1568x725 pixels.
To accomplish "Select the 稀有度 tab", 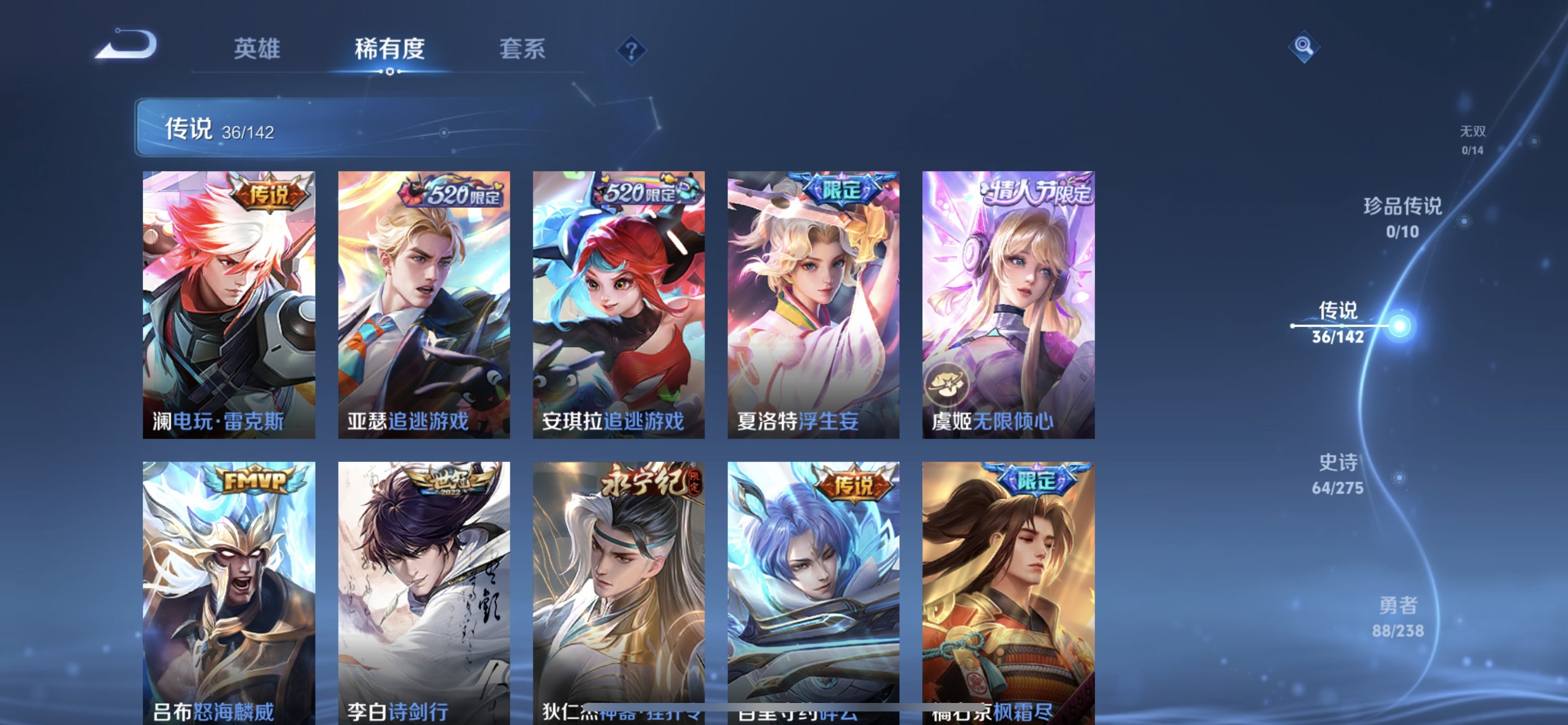I will 390,50.
